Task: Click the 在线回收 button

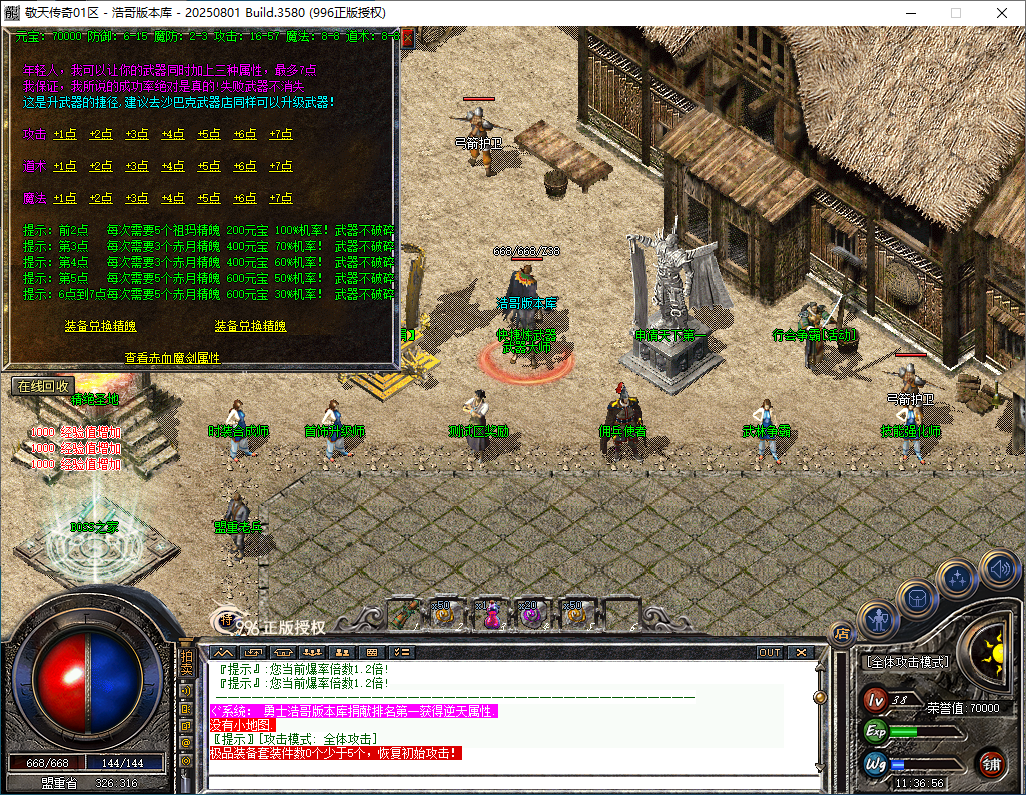Action: pos(42,385)
